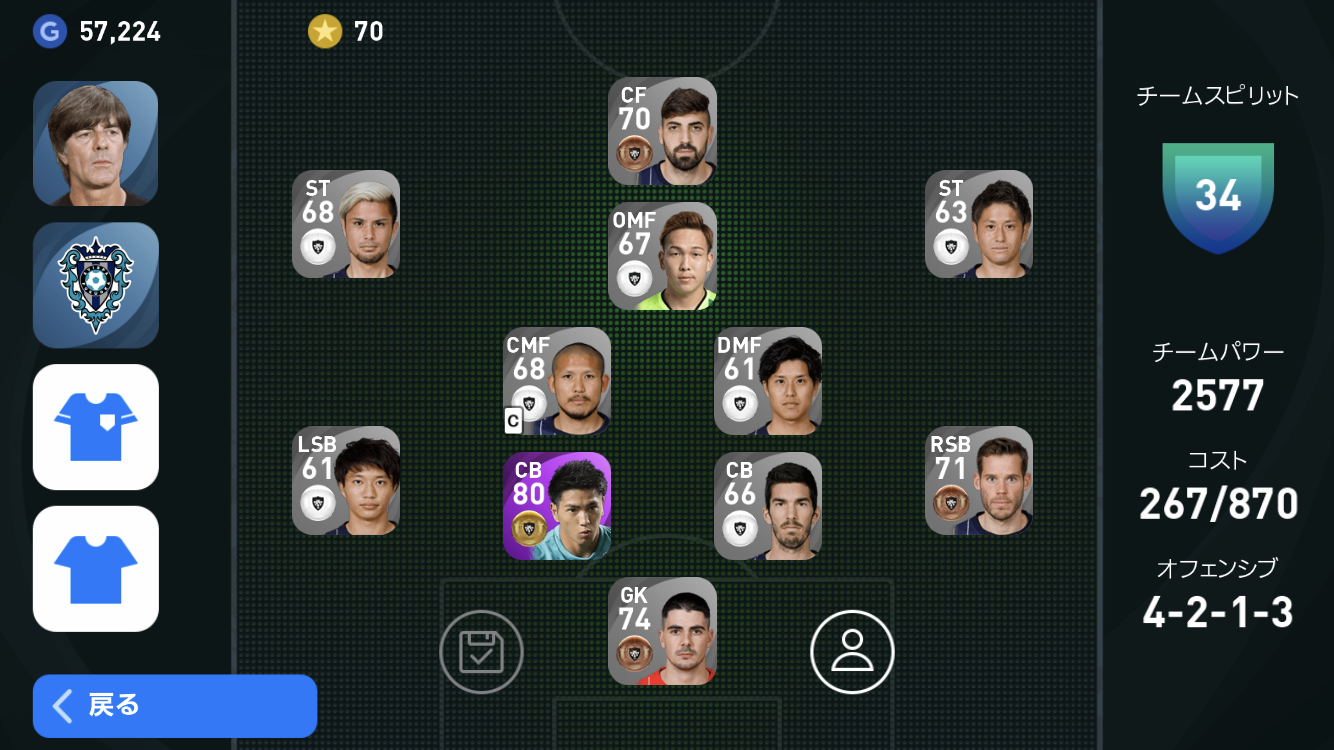This screenshot has height=750, width=1334.
Task: Choose the plain blue kit button
Action: coord(96,569)
